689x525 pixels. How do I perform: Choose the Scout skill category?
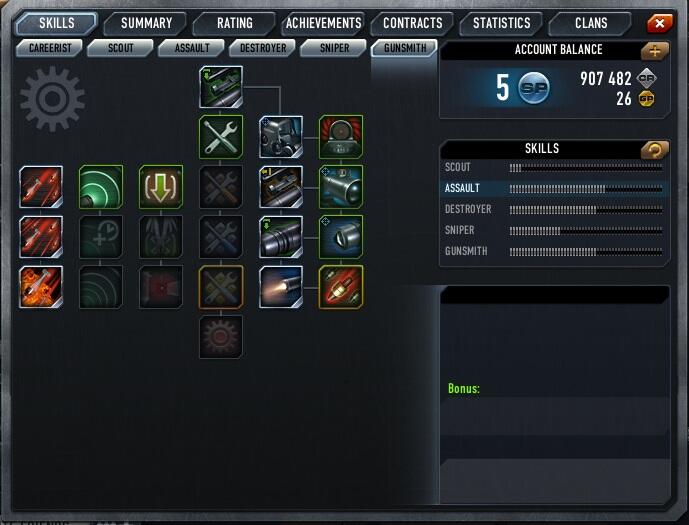coord(120,47)
